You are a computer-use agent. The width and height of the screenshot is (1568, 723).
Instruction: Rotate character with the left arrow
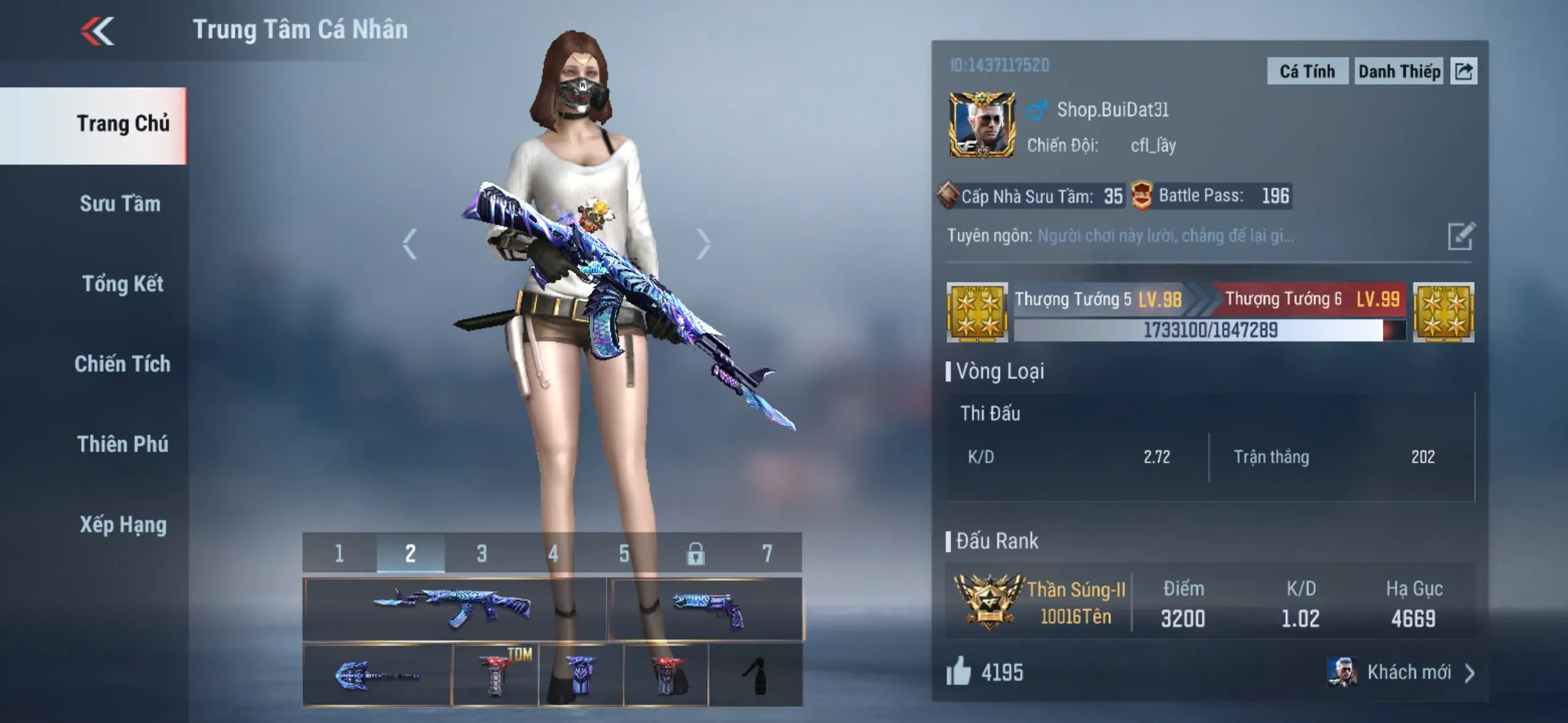click(410, 244)
